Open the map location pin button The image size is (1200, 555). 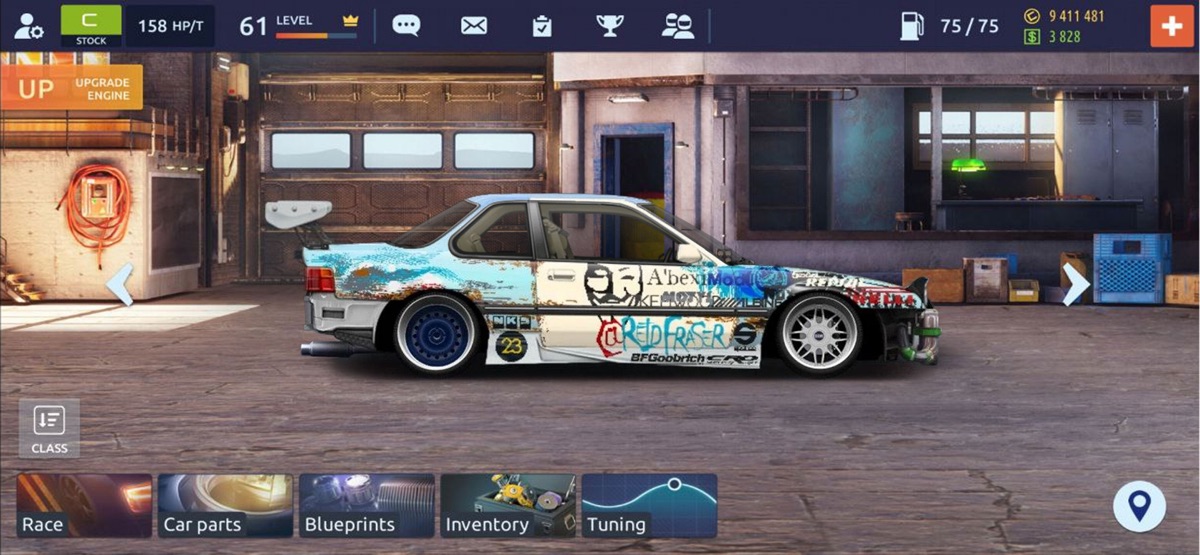tap(1139, 506)
